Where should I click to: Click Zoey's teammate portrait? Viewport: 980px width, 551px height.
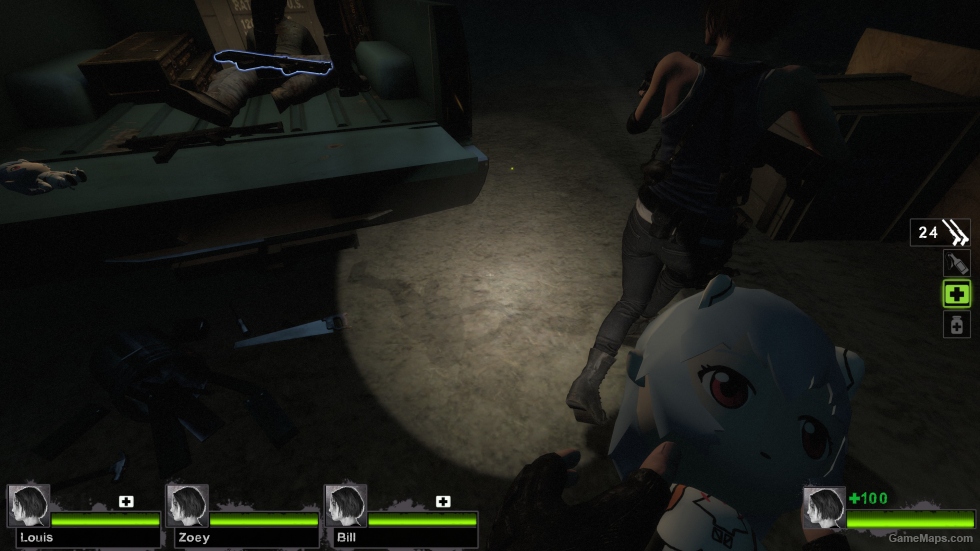(187, 506)
